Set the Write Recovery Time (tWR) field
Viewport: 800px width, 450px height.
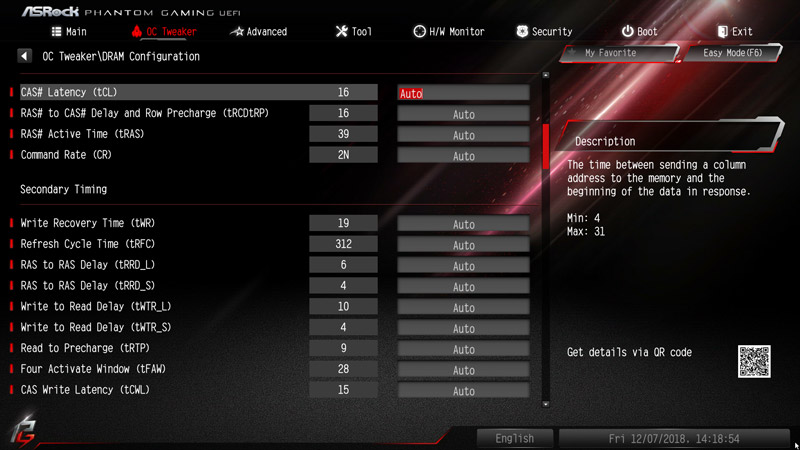click(x=463, y=224)
